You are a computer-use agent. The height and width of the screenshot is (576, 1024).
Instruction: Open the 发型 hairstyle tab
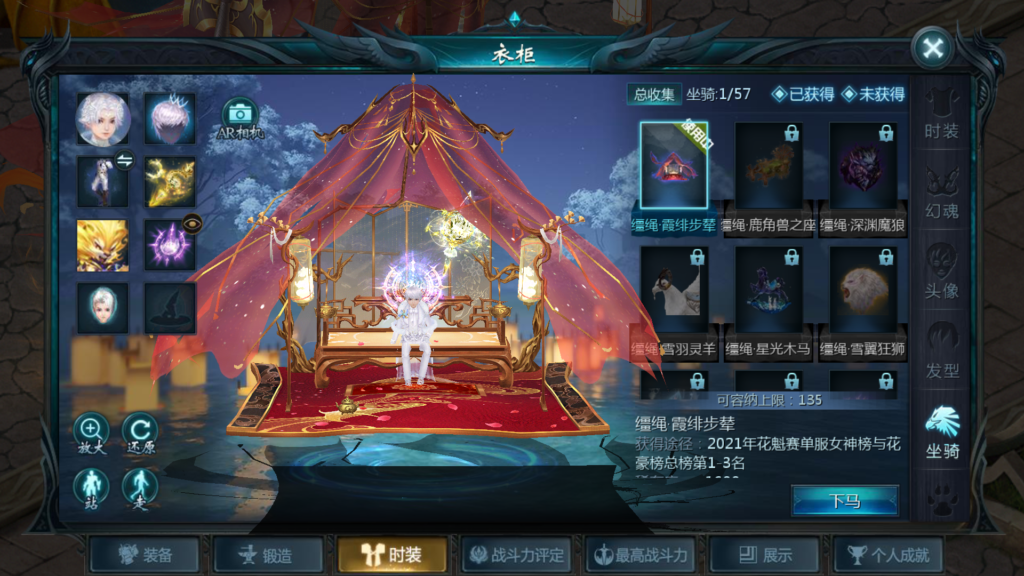click(941, 351)
